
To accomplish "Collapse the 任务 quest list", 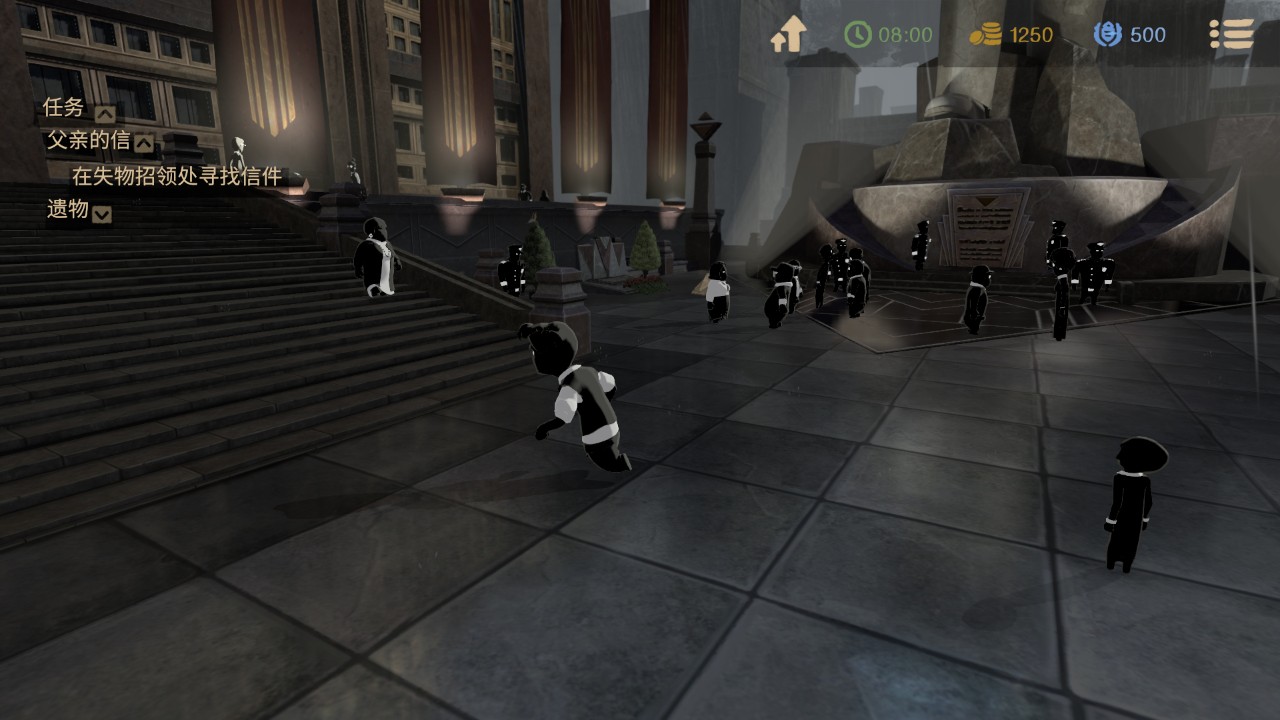I will [x=104, y=113].
